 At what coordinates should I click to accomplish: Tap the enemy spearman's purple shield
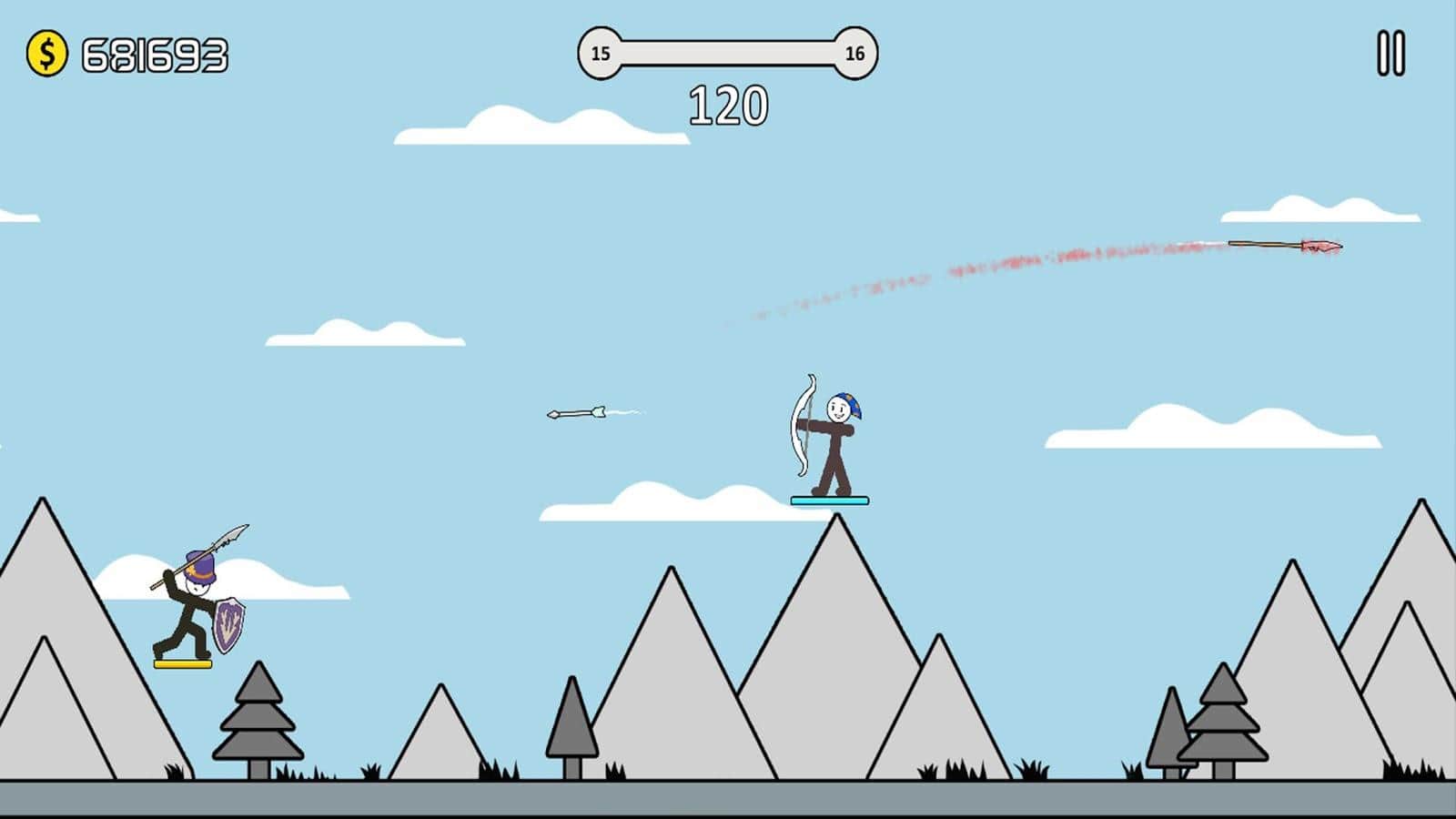coord(230,625)
